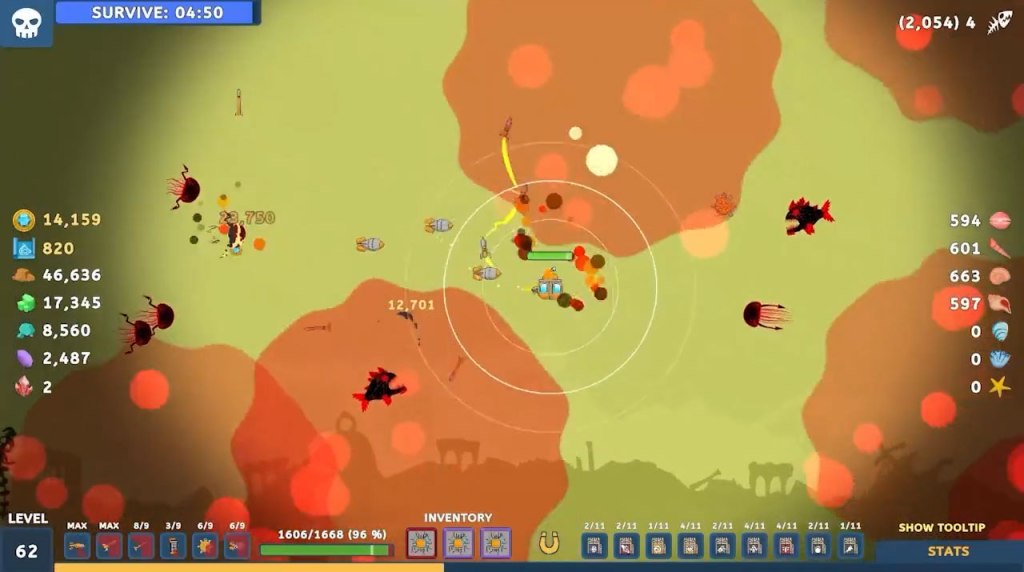Select the first MAX-level weapon slot
Image resolution: width=1024 pixels, height=572 pixels.
coord(77,545)
